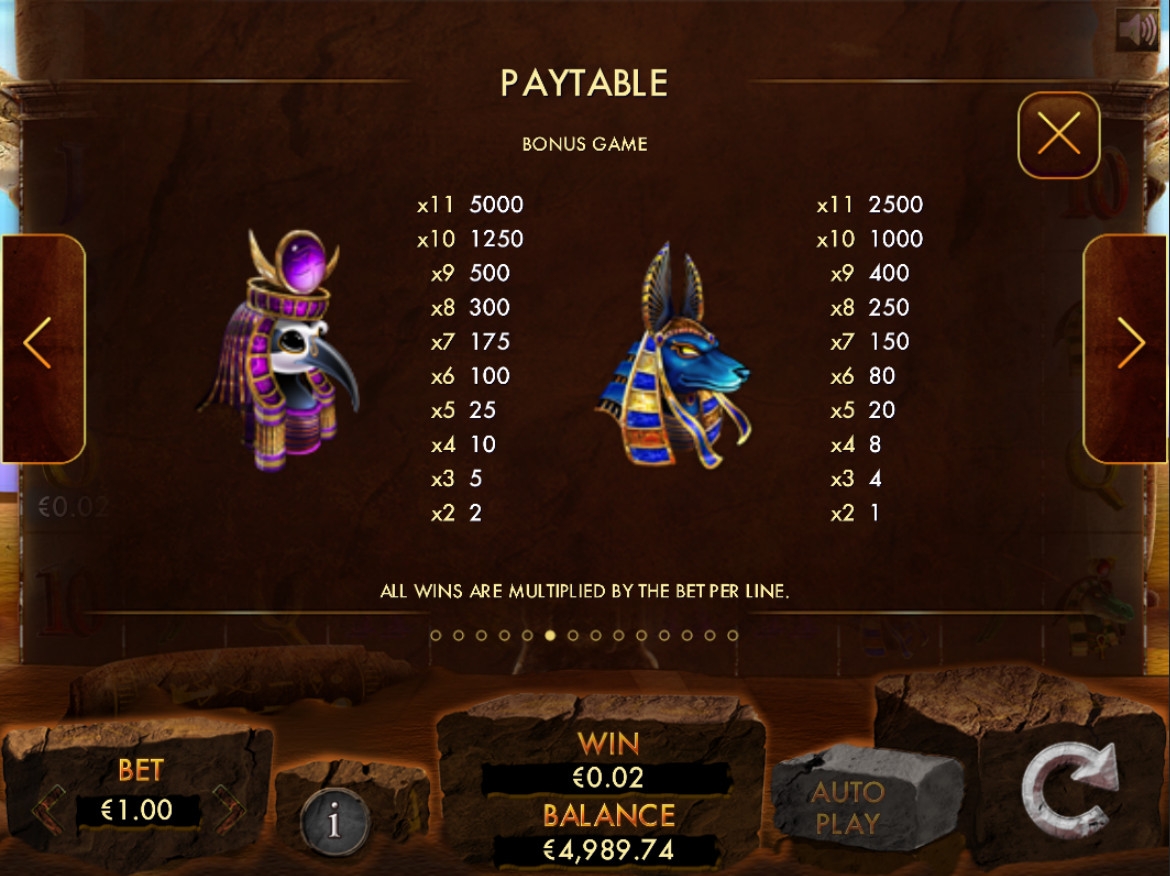Open the info button

point(334,822)
